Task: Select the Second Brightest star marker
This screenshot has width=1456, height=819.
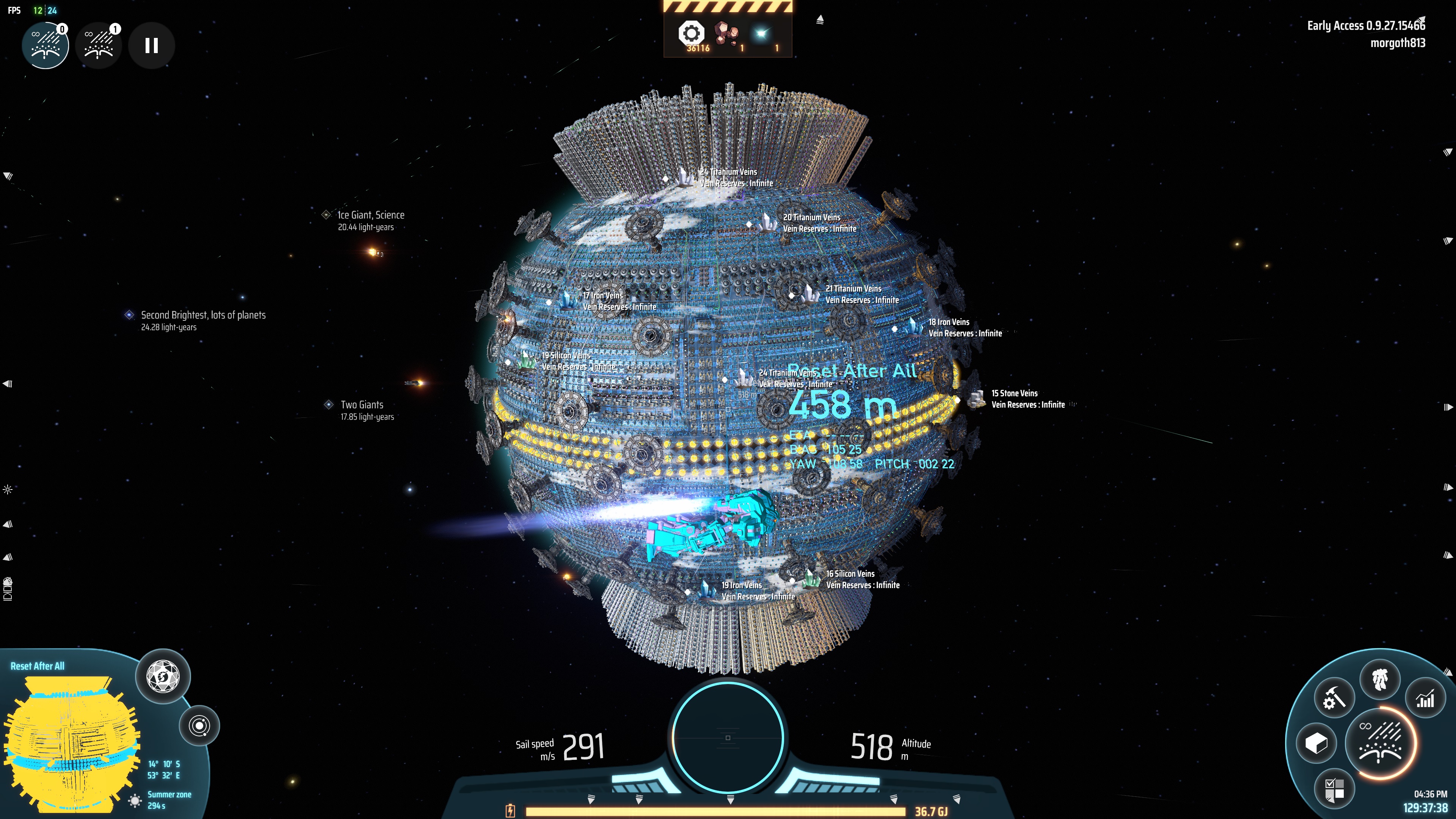Action: [x=129, y=315]
